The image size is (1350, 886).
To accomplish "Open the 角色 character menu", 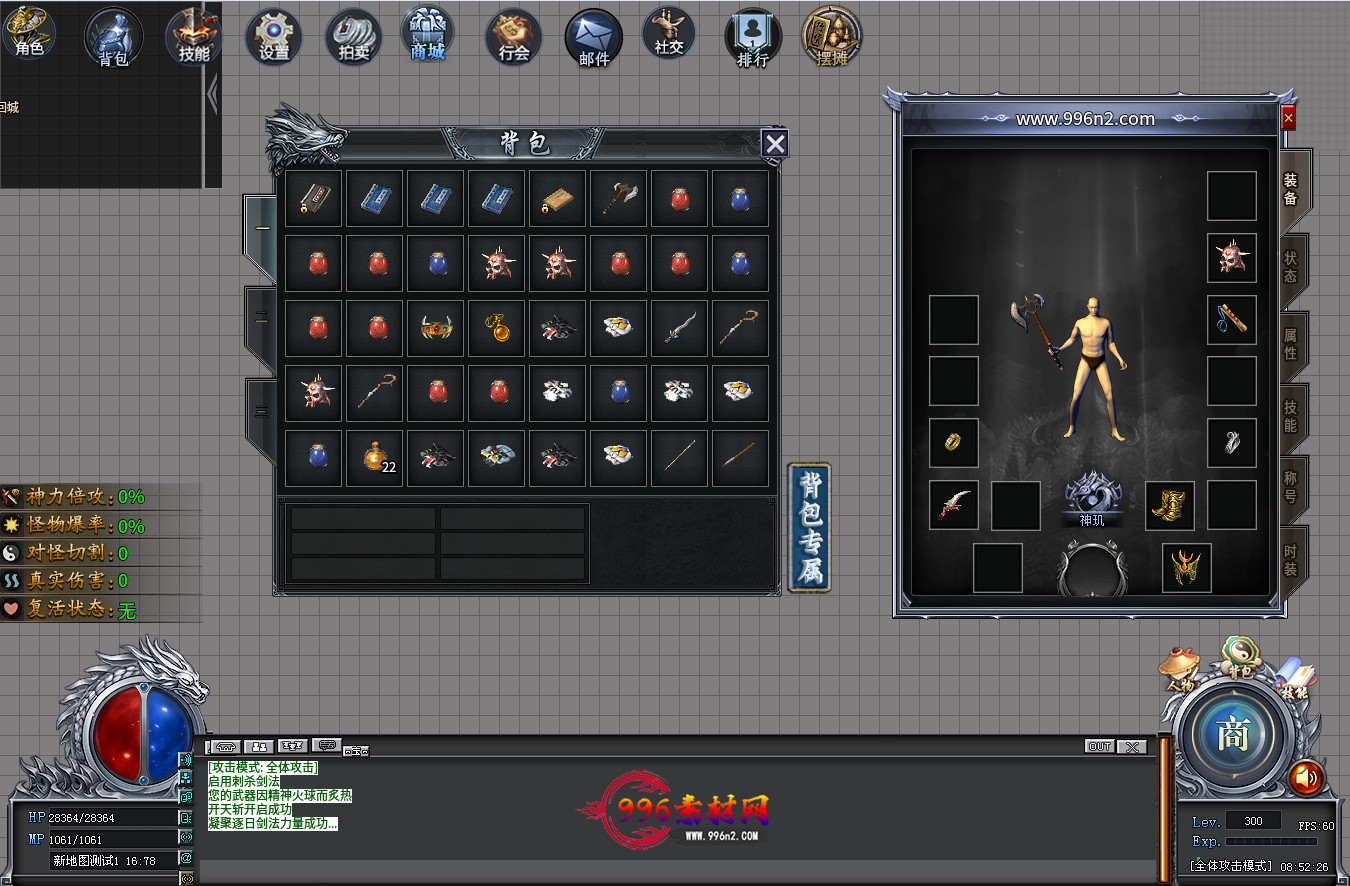I will (x=29, y=33).
